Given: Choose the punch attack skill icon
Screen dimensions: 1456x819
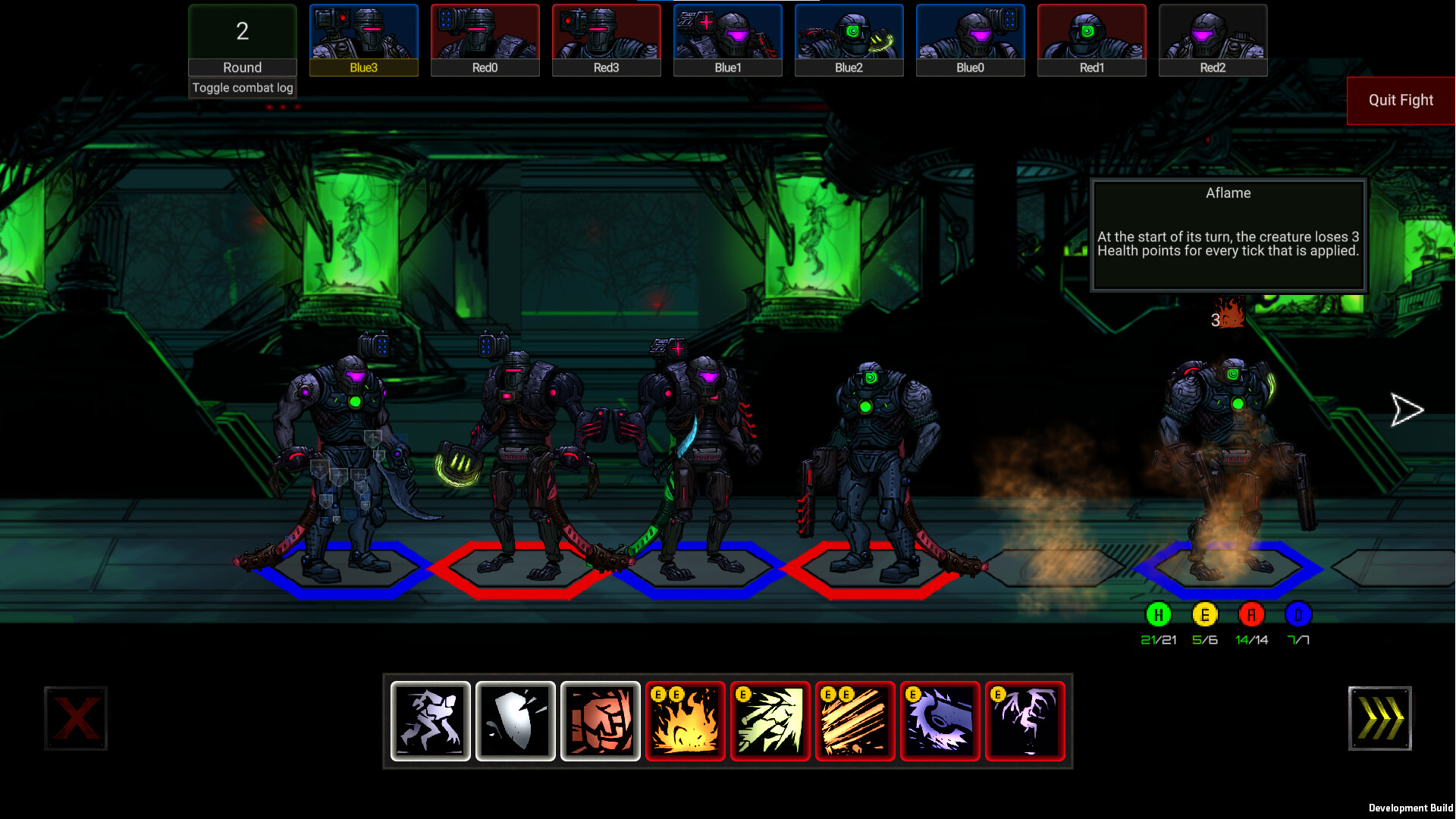Looking at the screenshot, I should (x=600, y=720).
